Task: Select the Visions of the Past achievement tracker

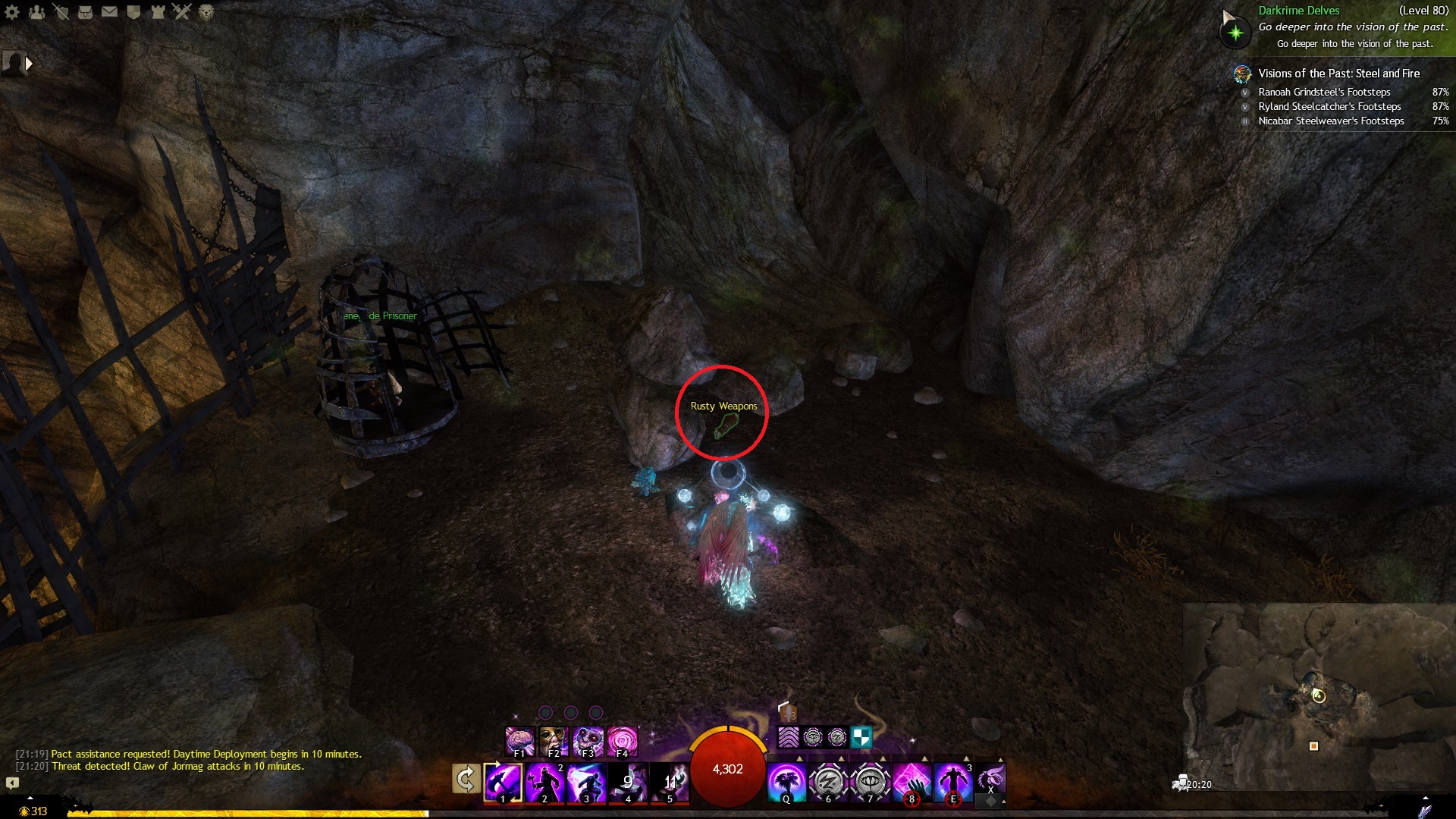Action: 1338,74
